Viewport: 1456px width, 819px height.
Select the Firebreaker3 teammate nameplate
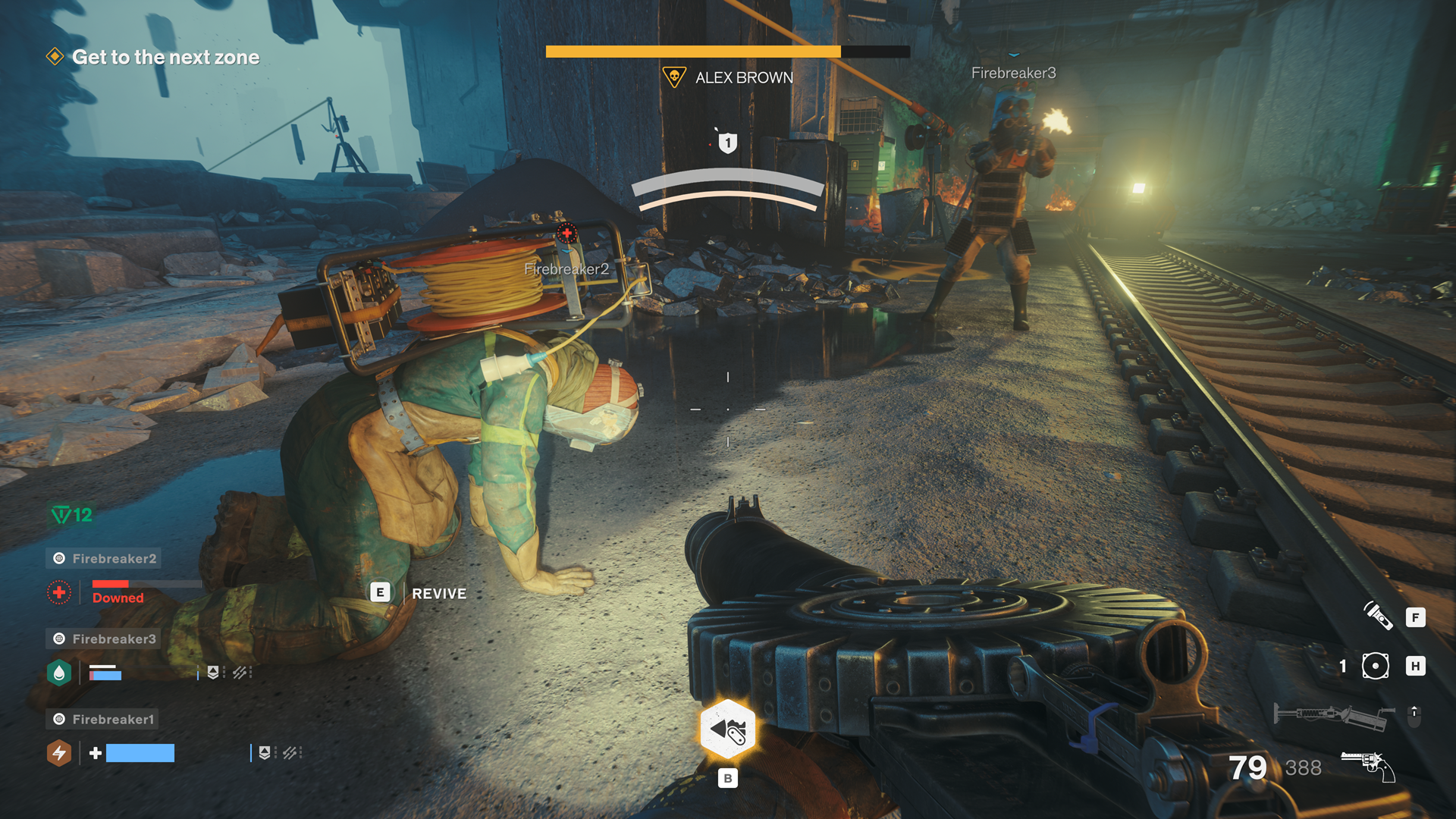pos(104,639)
